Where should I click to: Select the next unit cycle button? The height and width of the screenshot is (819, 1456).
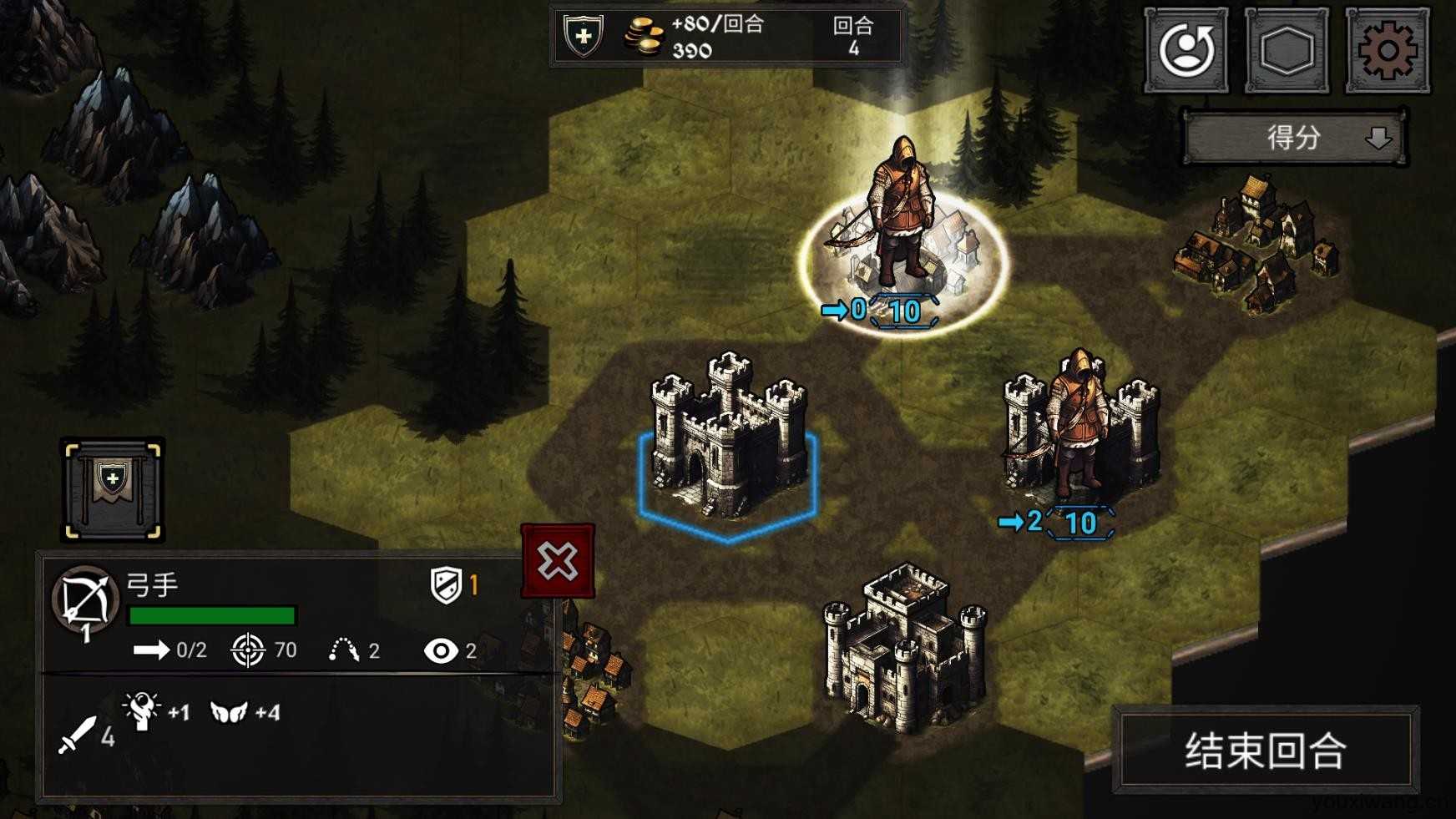[1186, 51]
